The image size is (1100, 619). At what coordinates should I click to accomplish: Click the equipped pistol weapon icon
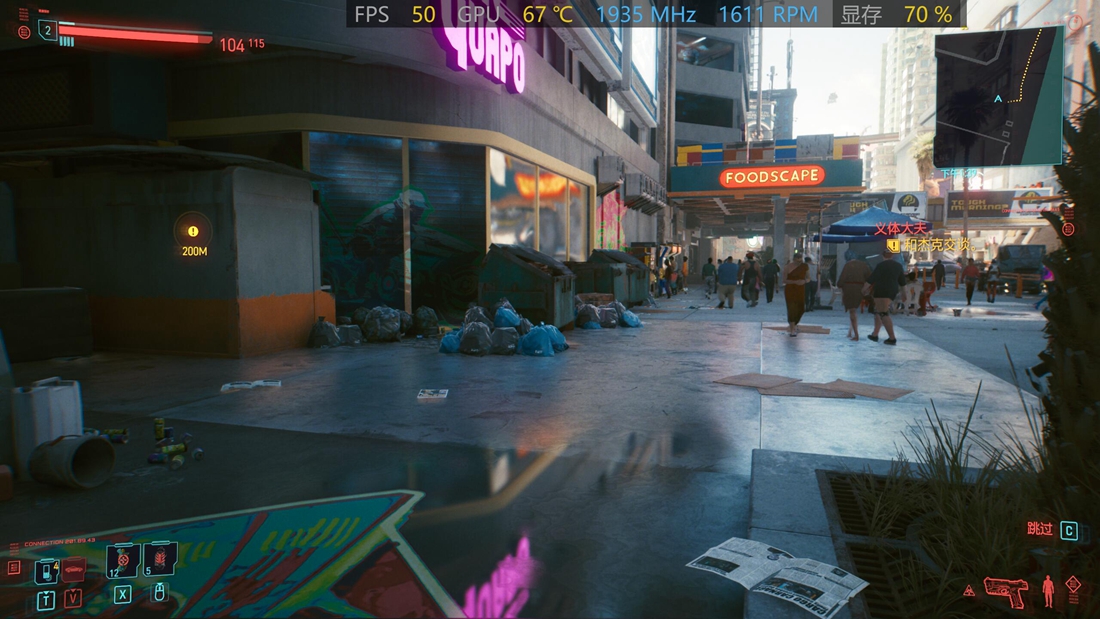(1005, 589)
